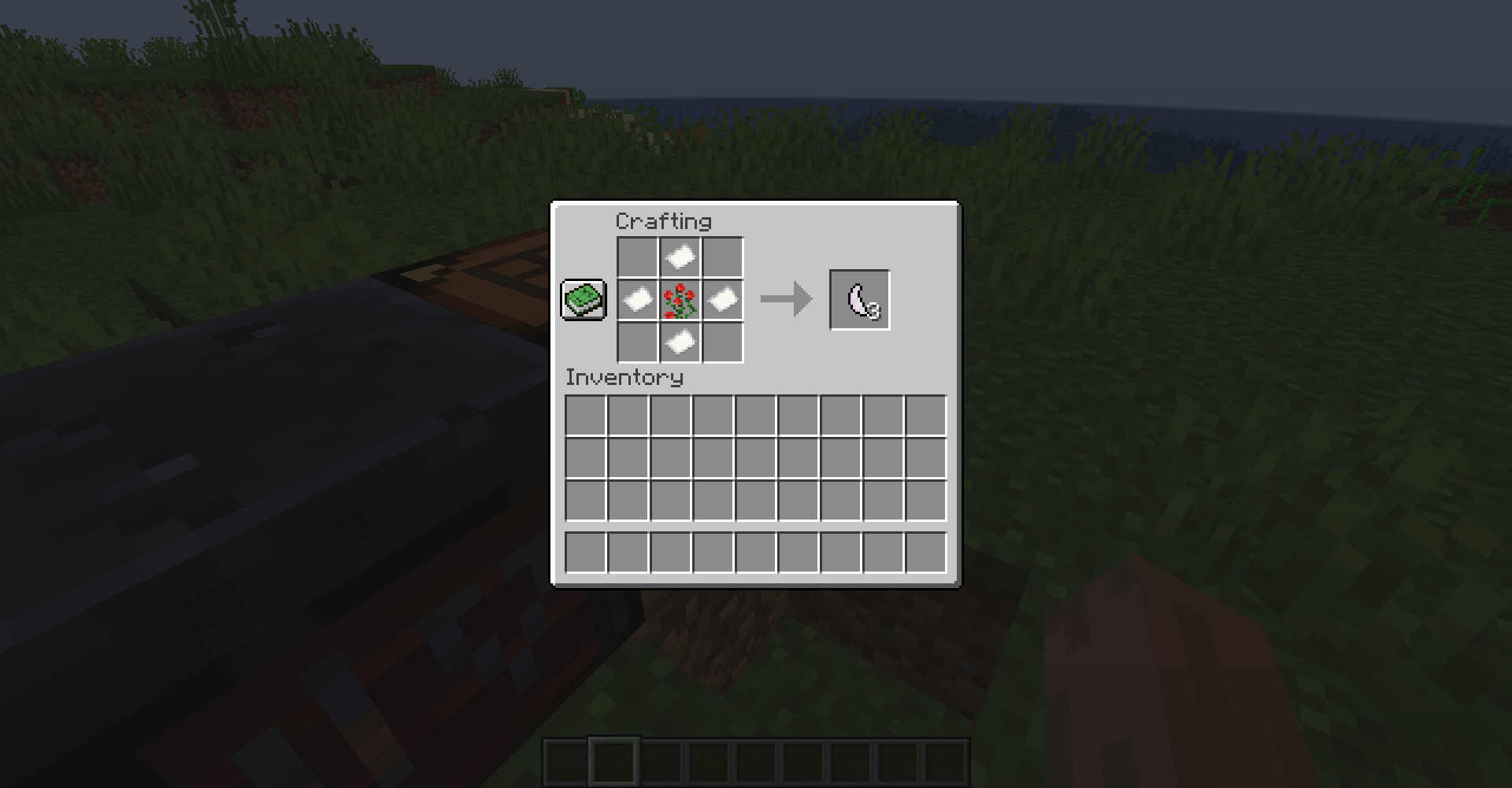
Task: Pick up the rose bush from the crafting grid
Action: coord(679,300)
